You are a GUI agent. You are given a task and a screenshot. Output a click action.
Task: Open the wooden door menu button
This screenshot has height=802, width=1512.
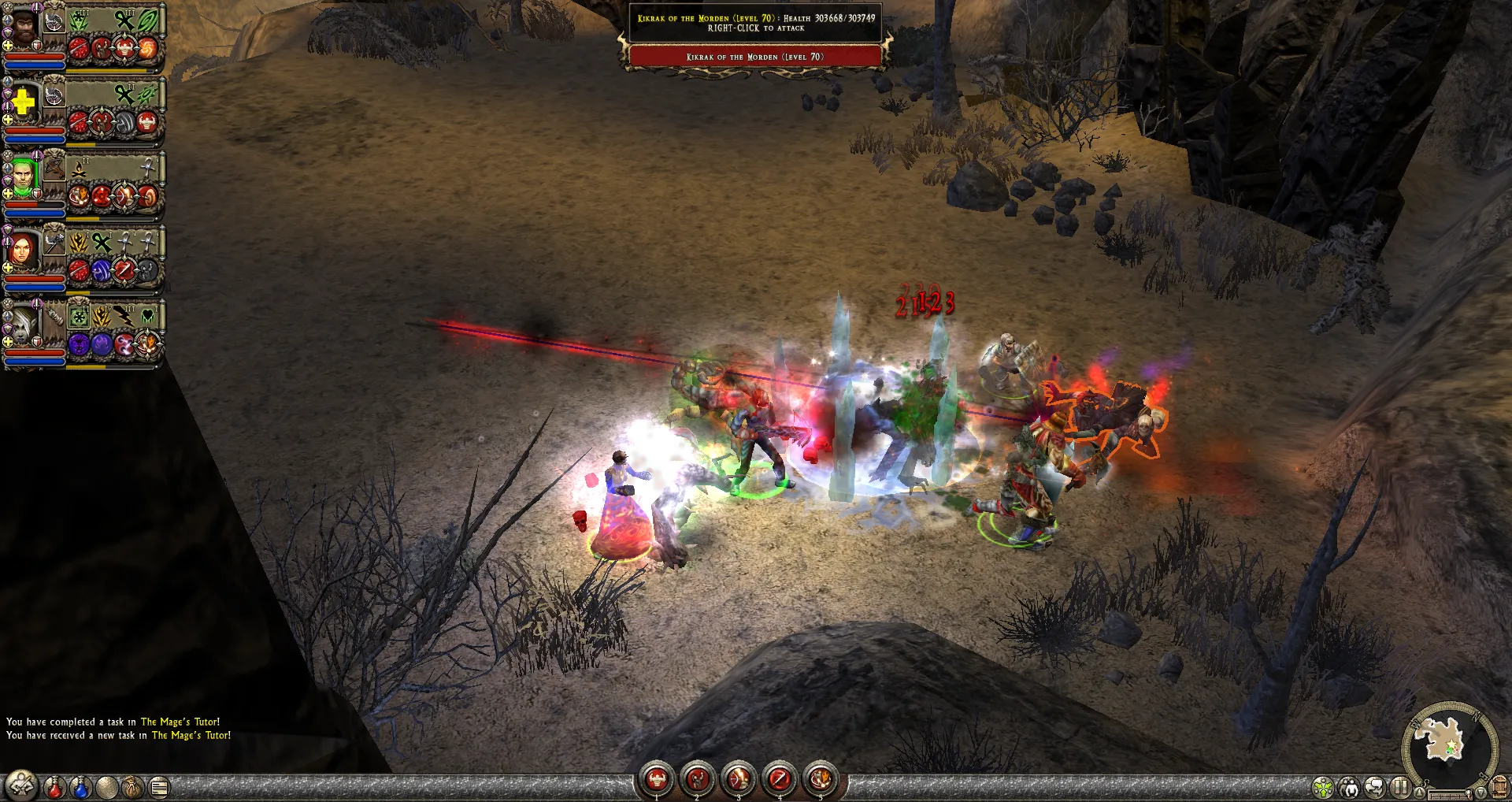pos(1499,786)
